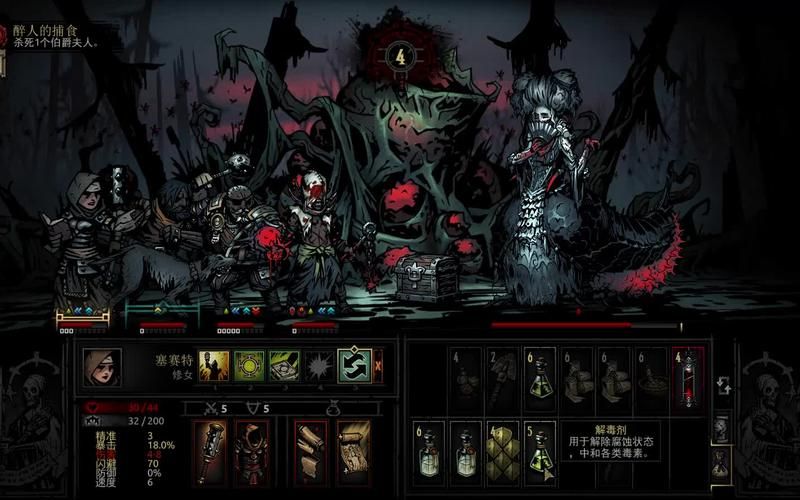Screen dimensions: 800x500
Task: Click the move/swap position arrows skill
Action: point(354,366)
